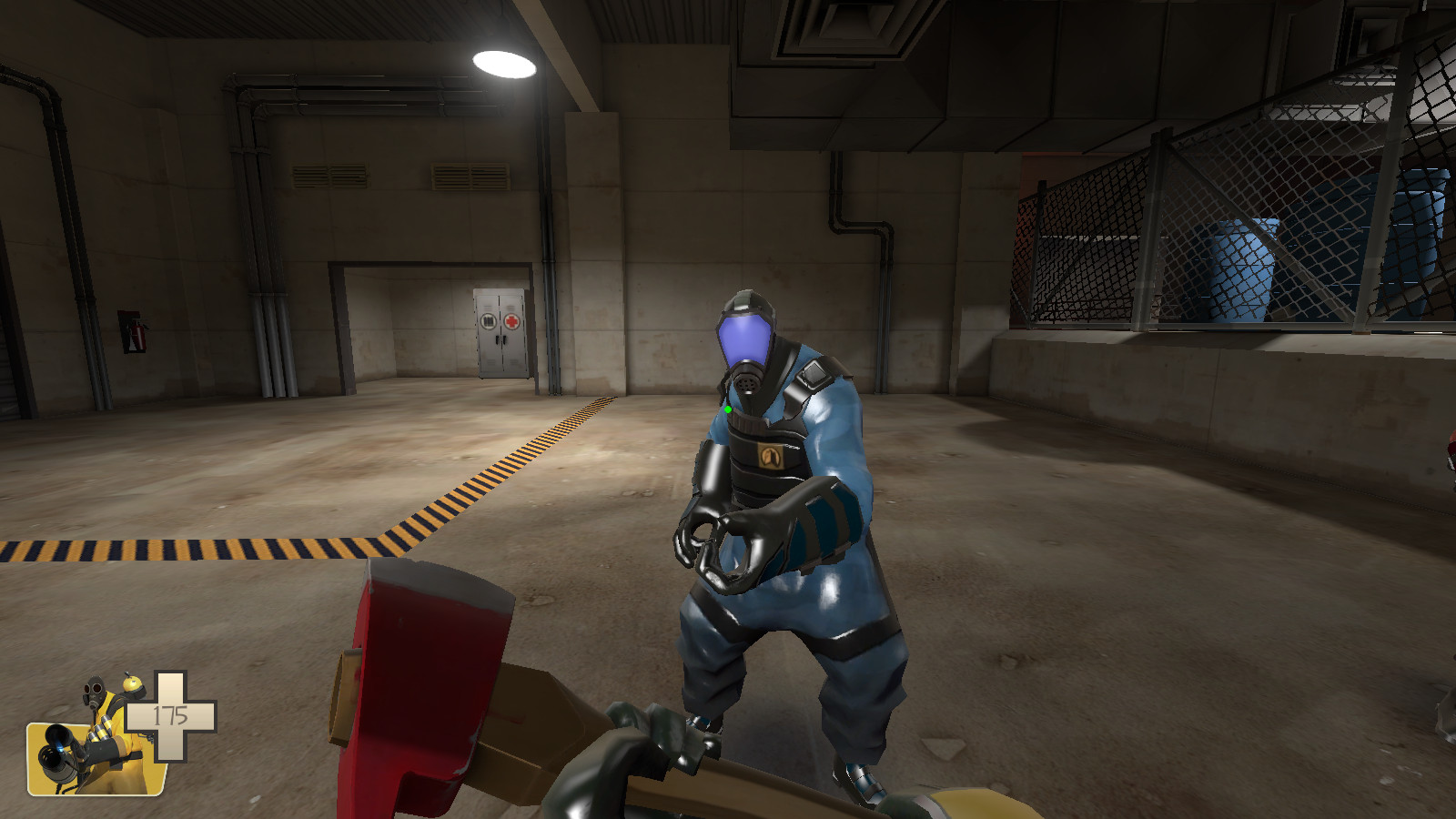Viewport: 1456px width, 819px height.
Task: Click the health cross showing 175
Action: click(170, 713)
